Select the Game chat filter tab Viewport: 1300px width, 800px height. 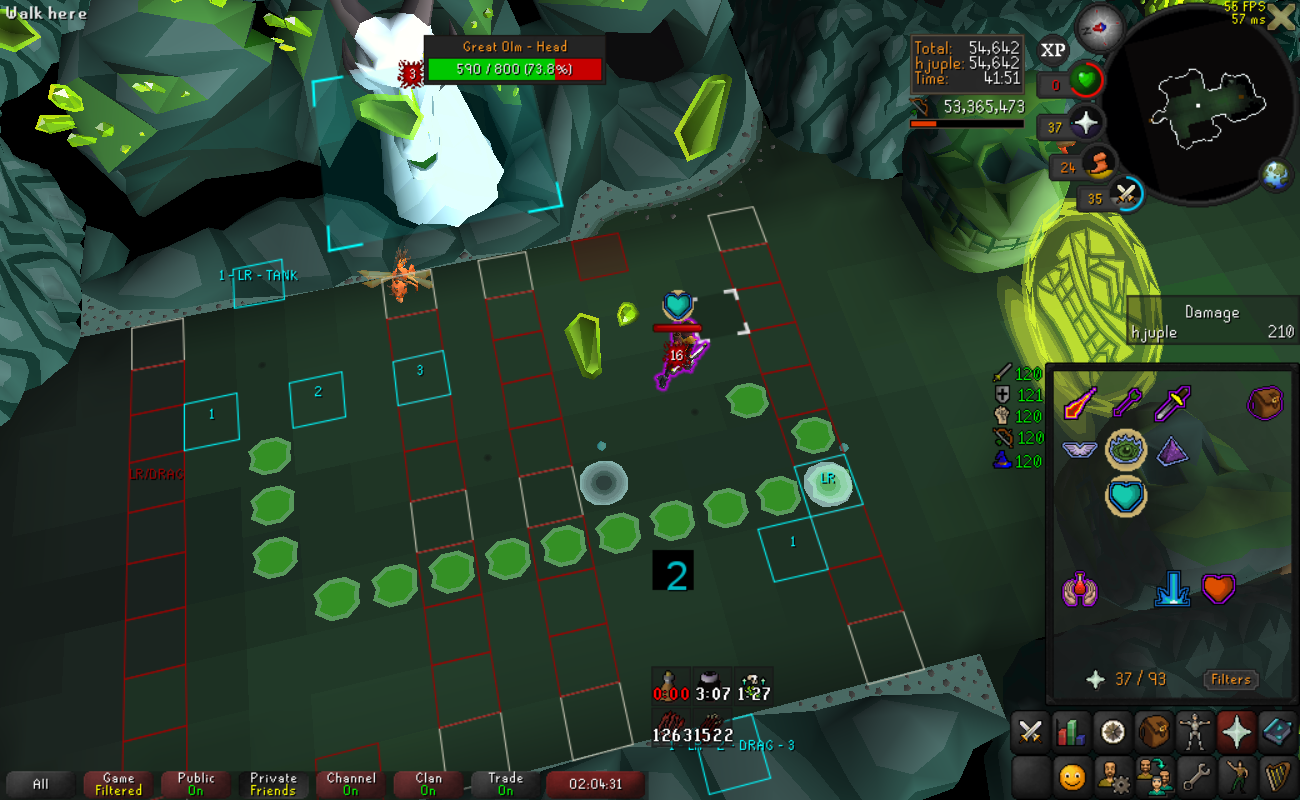(x=118, y=784)
